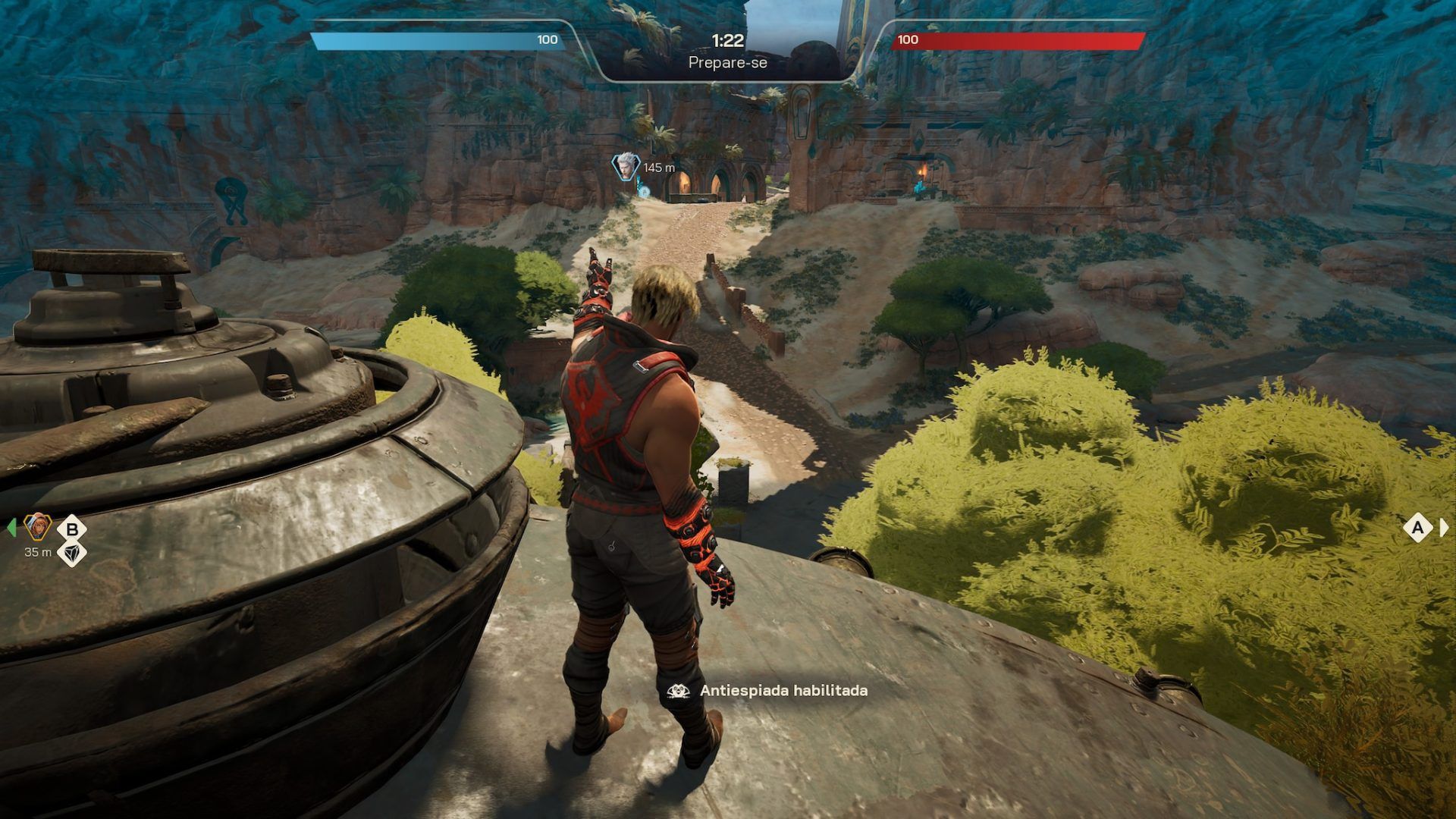
Task: Toggle the green arrow beside objective B
Action: [11, 526]
